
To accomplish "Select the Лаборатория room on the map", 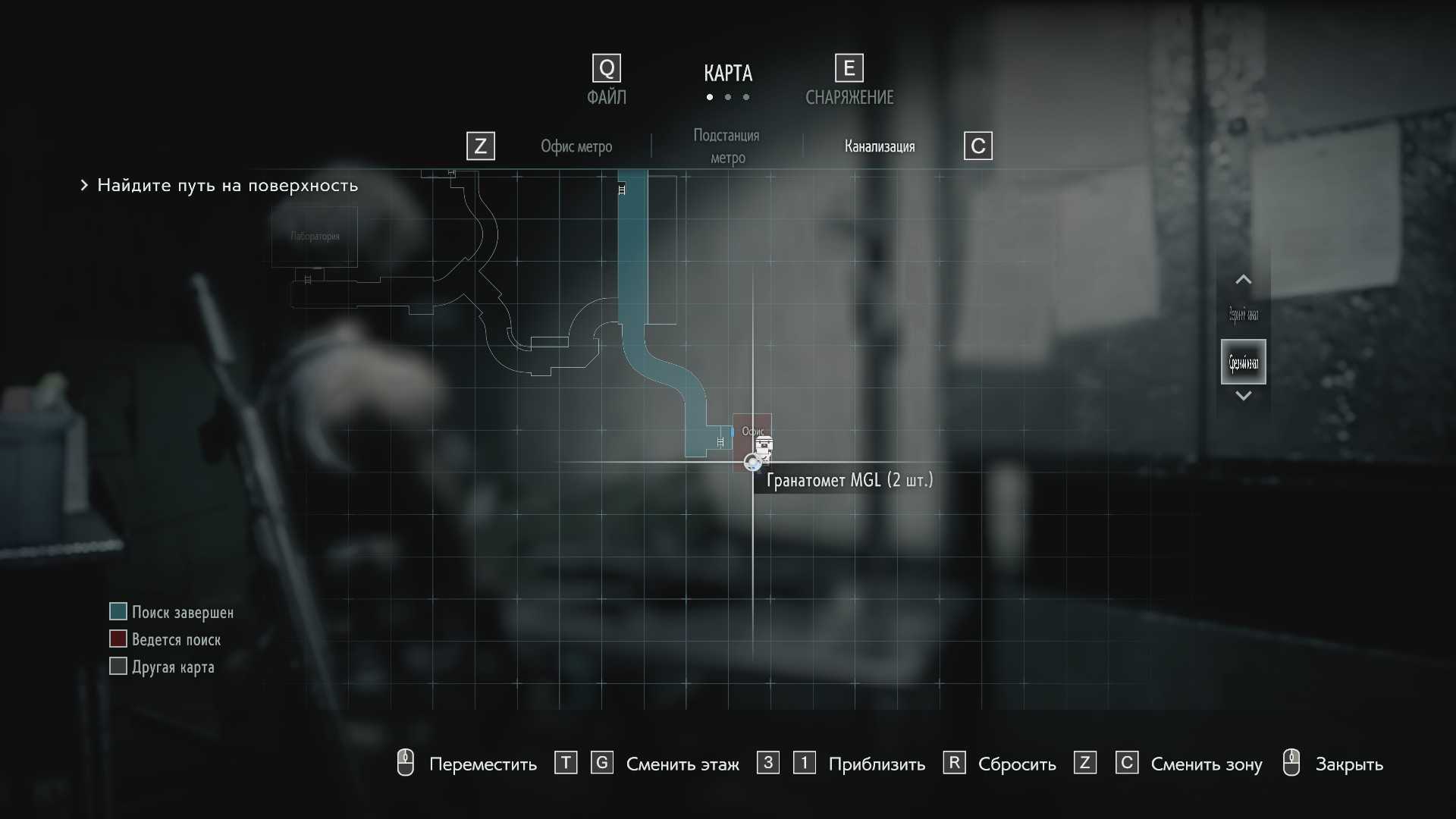I will point(314,237).
